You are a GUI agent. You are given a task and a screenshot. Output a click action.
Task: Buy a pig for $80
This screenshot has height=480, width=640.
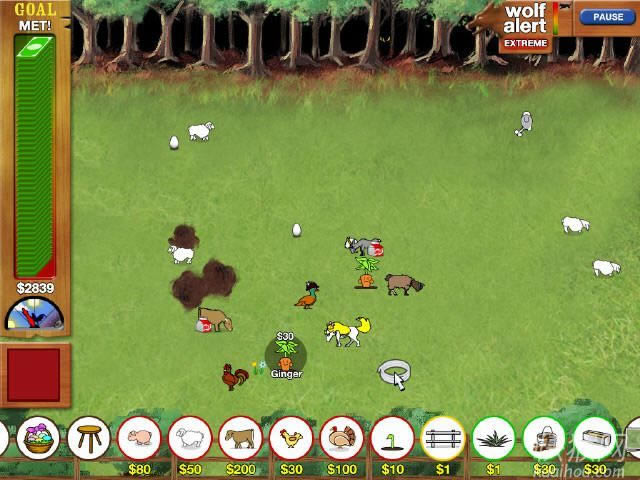coord(139,438)
